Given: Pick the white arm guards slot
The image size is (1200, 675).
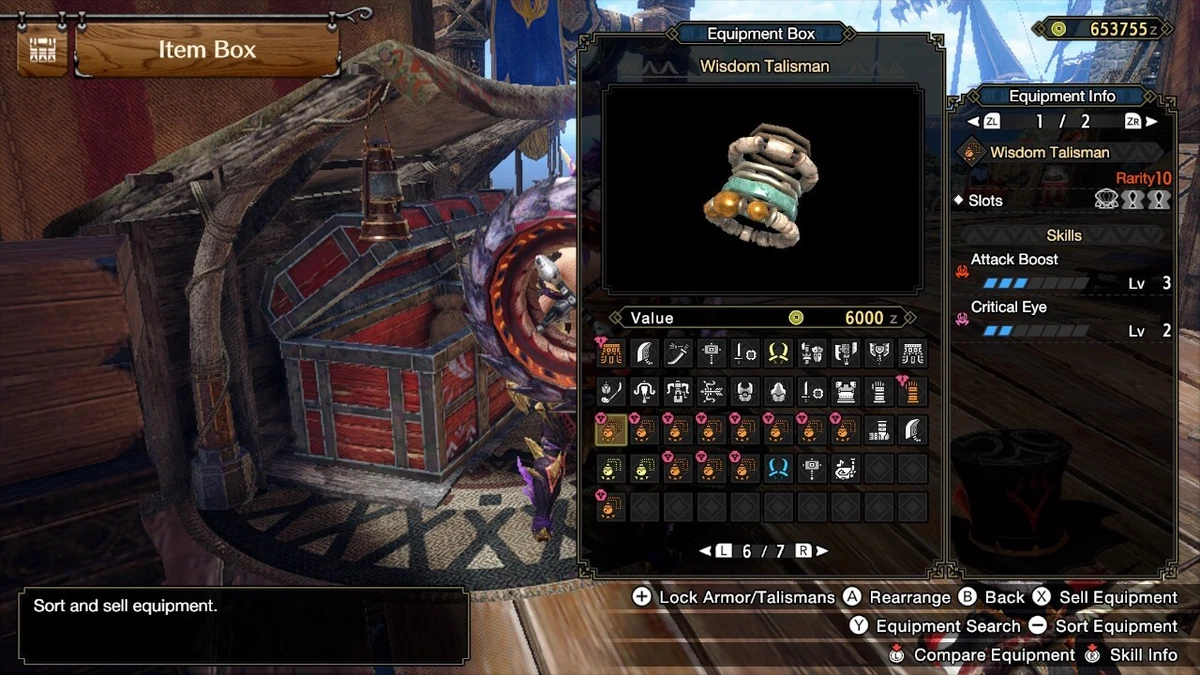Looking at the screenshot, I should (x=879, y=391).
